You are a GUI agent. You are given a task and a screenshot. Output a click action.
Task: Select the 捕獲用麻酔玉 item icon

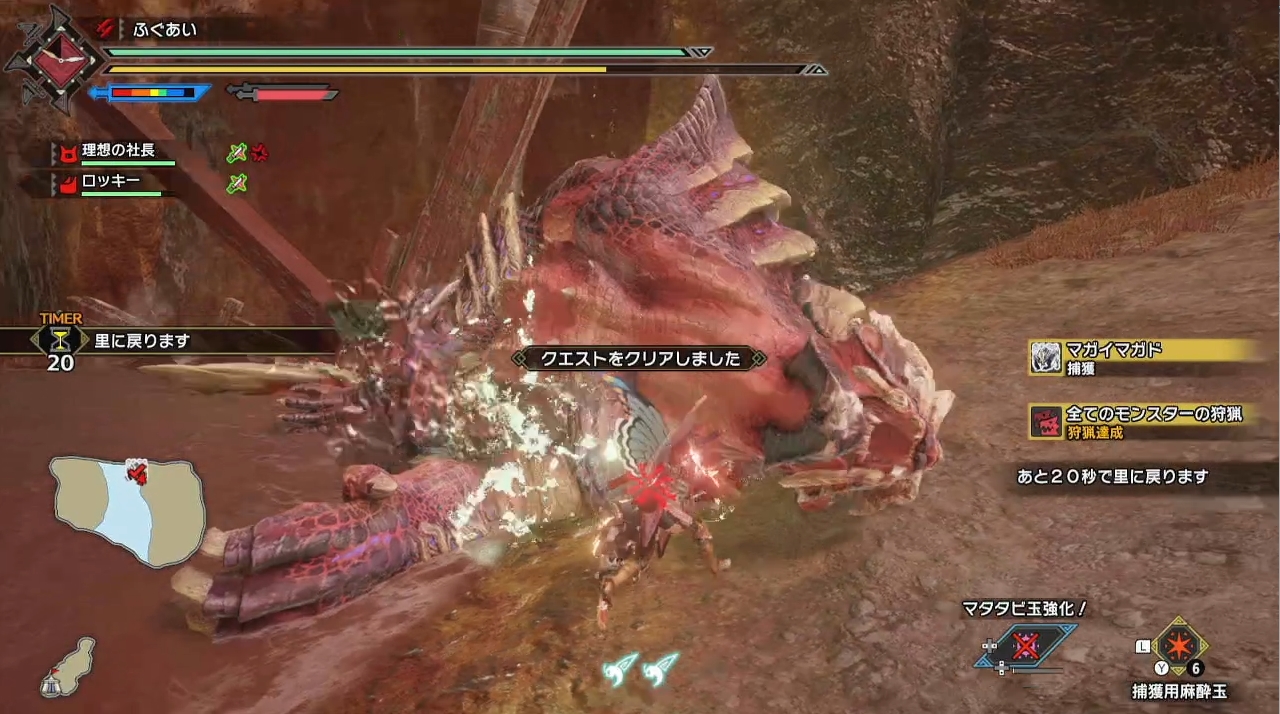tap(1180, 646)
